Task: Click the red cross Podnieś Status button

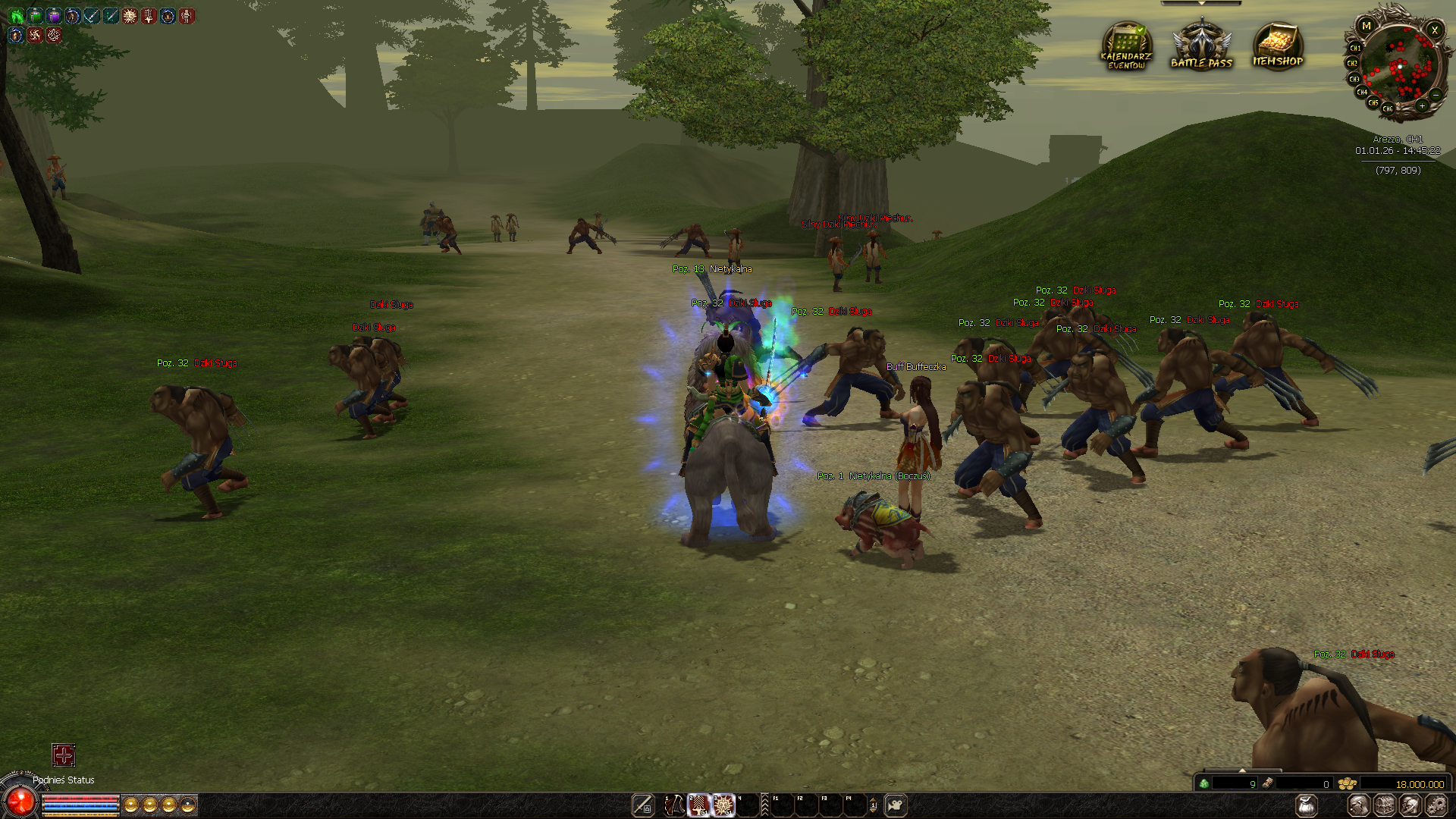Action: click(x=64, y=755)
